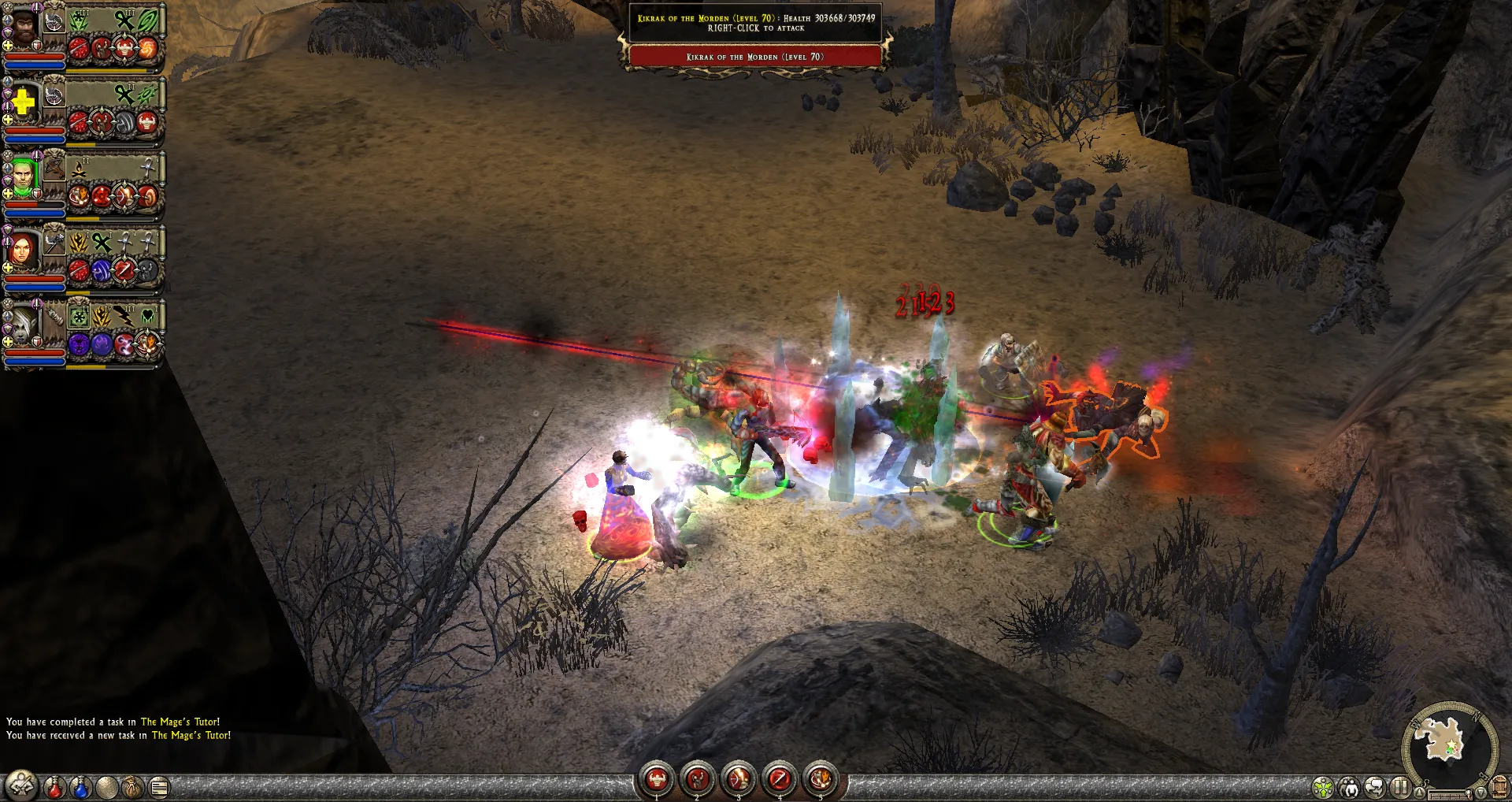Click the minimap compass
Screen dimensions: 1512x802
pyautogui.click(x=1449, y=744)
